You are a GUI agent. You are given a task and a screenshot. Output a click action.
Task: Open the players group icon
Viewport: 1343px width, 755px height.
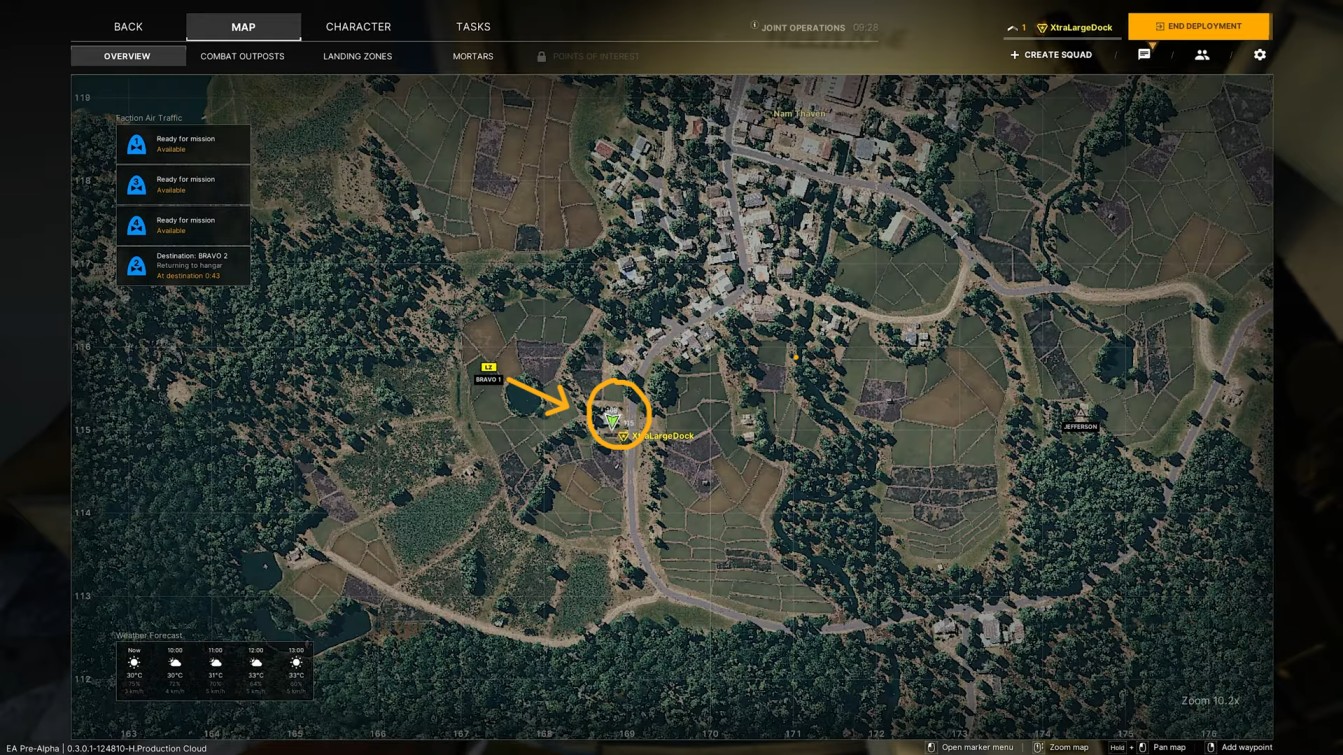pyautogui.click(x=1202, y=55)
